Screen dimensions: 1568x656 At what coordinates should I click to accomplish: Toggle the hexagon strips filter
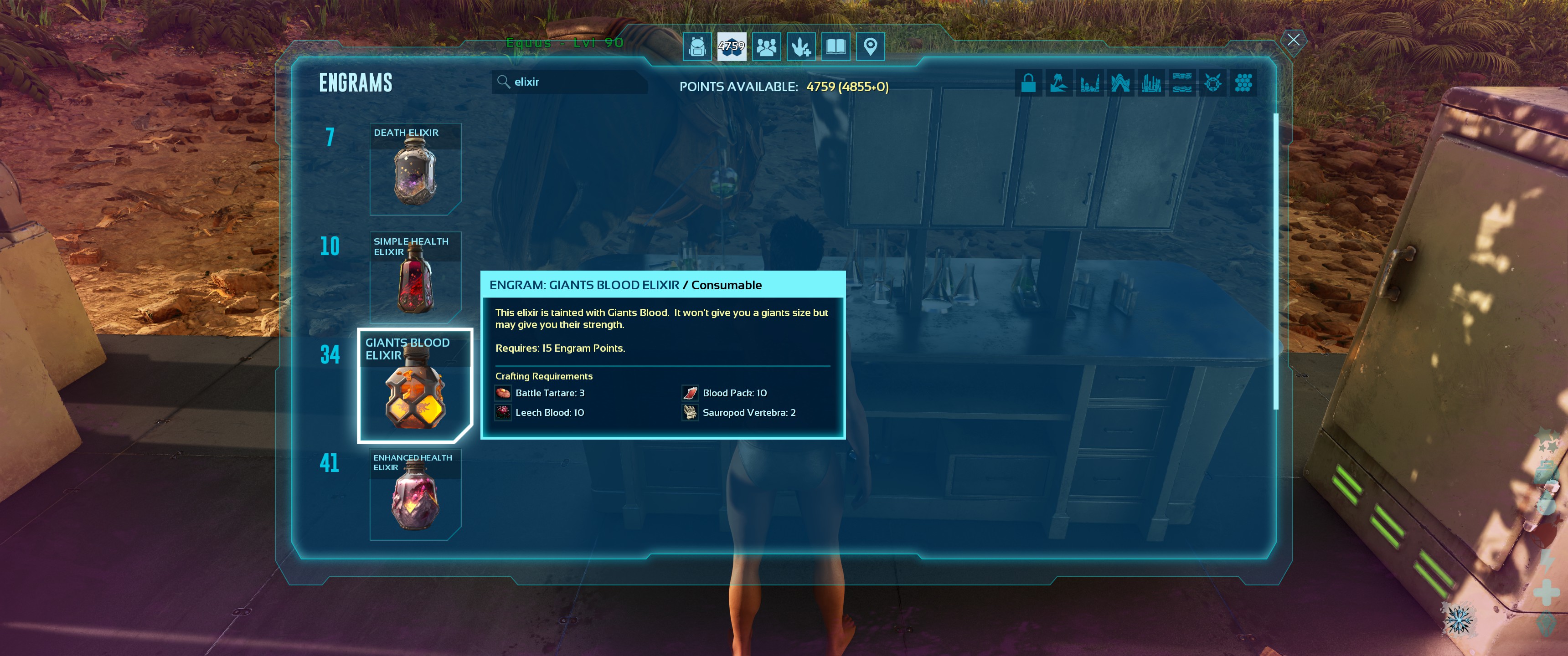click(x=1182, y=83)
